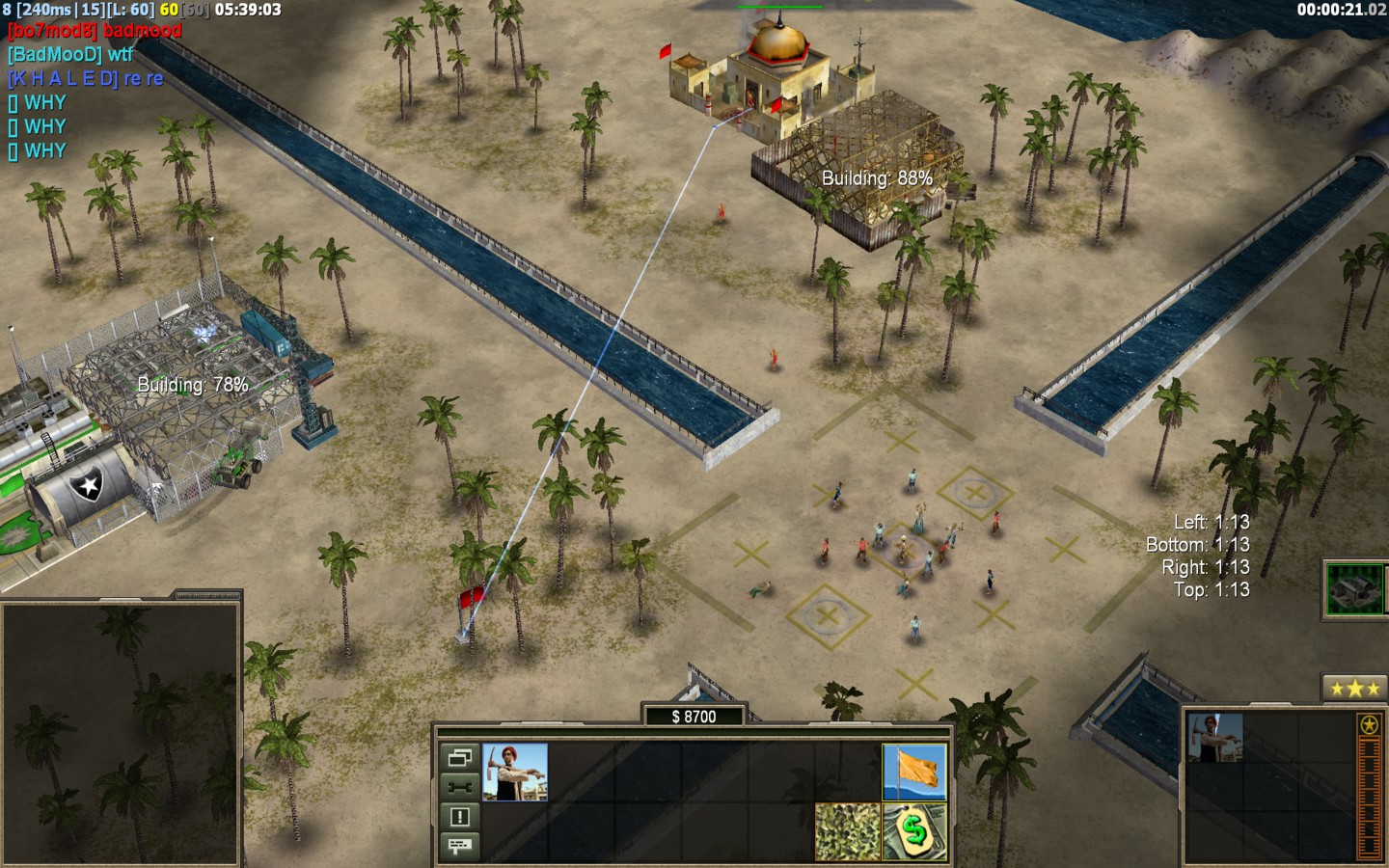Viewport: 1389px width, 868px height.
Task: Select the worker portrait in unit panel
Action: click(1214, 738)
